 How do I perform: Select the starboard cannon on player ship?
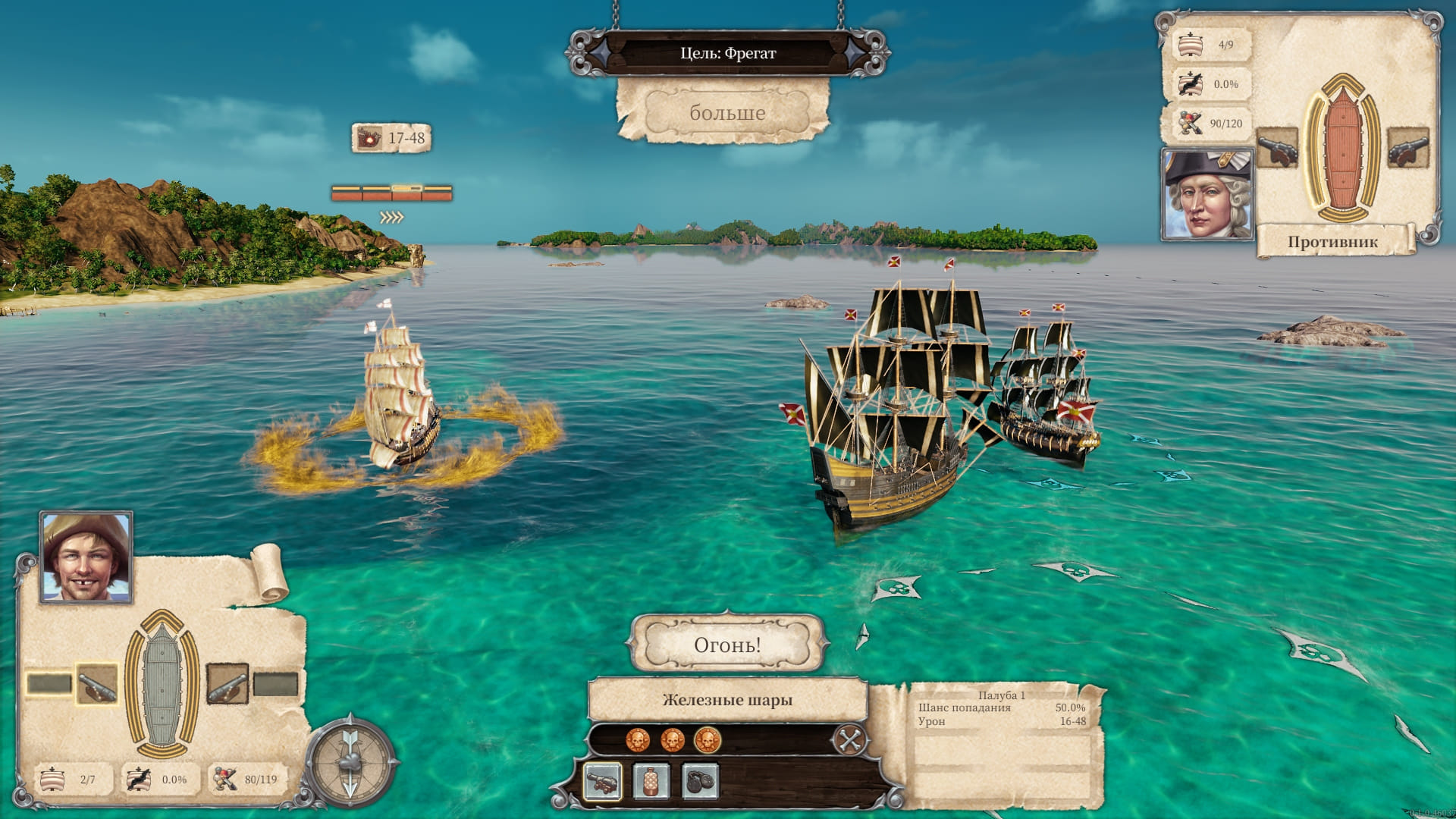click(x=227, y=684)
